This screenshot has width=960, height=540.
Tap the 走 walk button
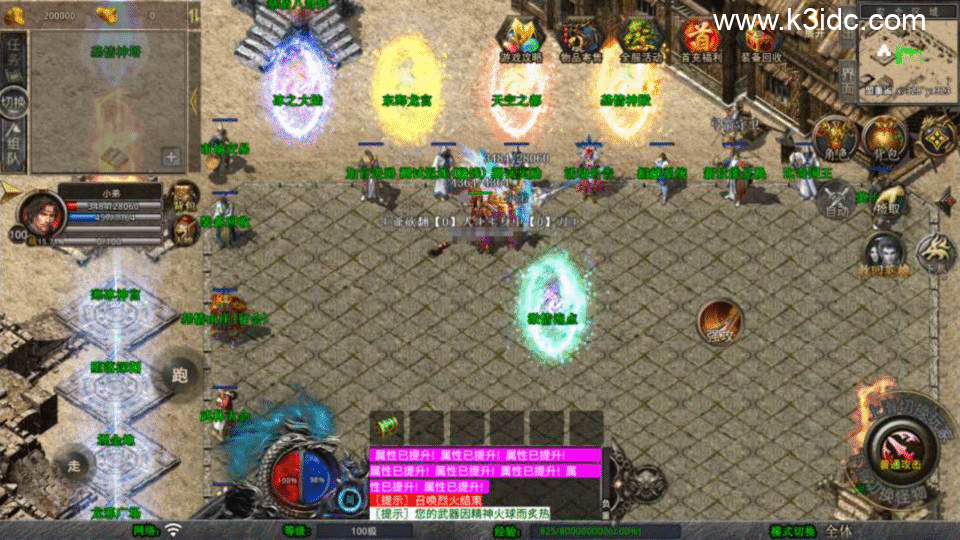[x=76, y=465]
